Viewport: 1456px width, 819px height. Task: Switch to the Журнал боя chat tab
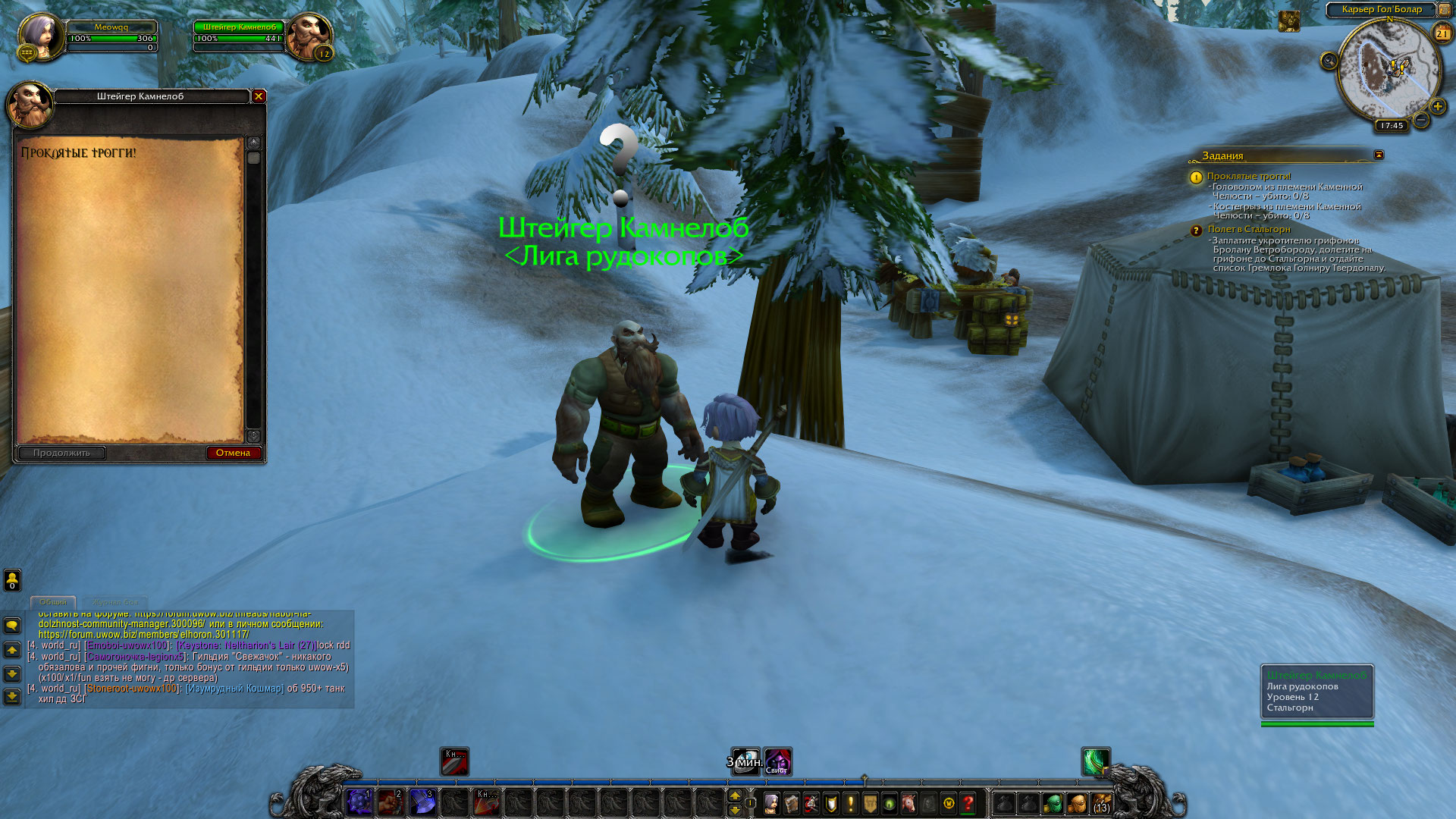(x=116, y=602)
